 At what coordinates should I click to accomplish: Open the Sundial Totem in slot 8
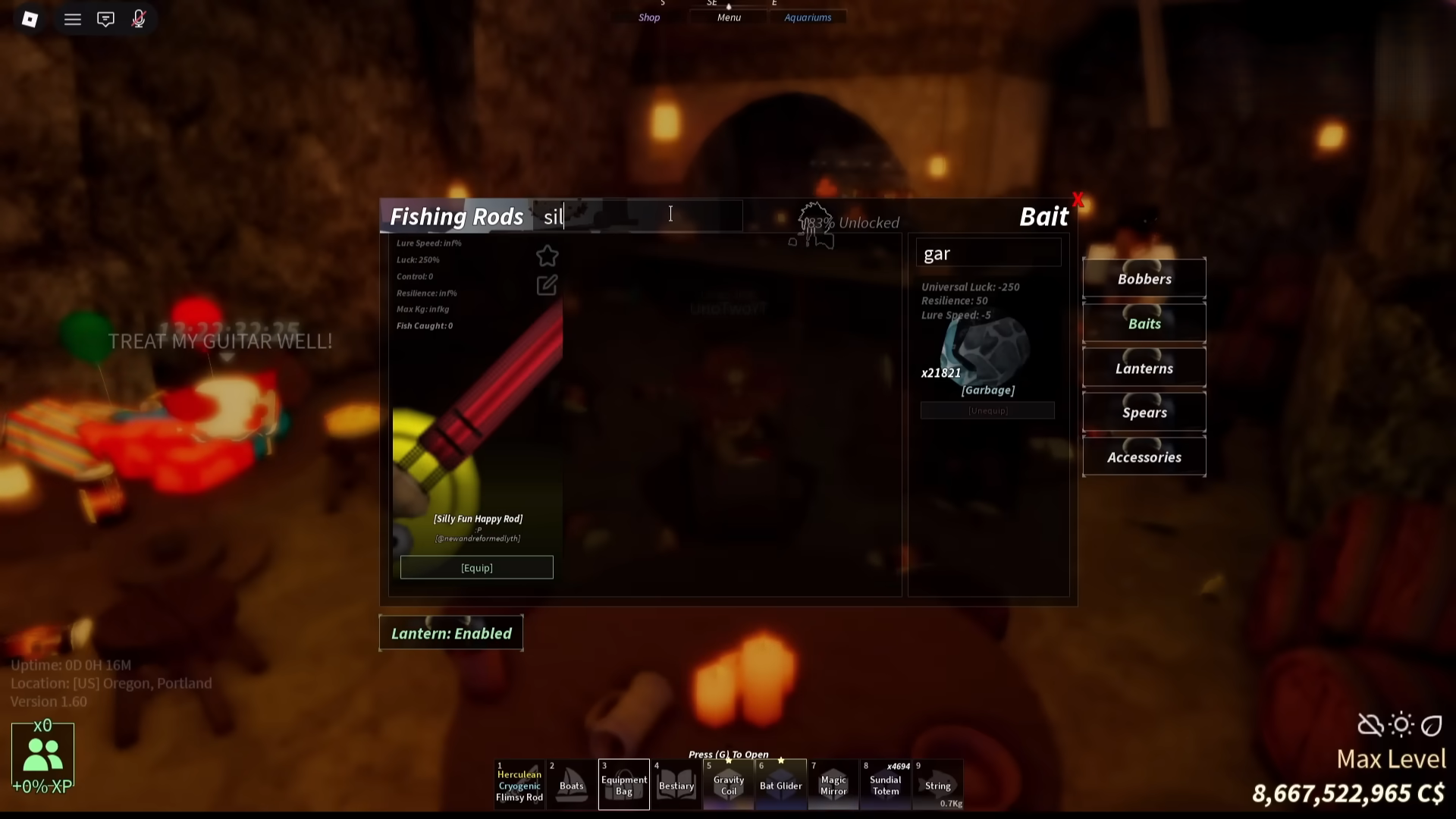click(885, 785)
